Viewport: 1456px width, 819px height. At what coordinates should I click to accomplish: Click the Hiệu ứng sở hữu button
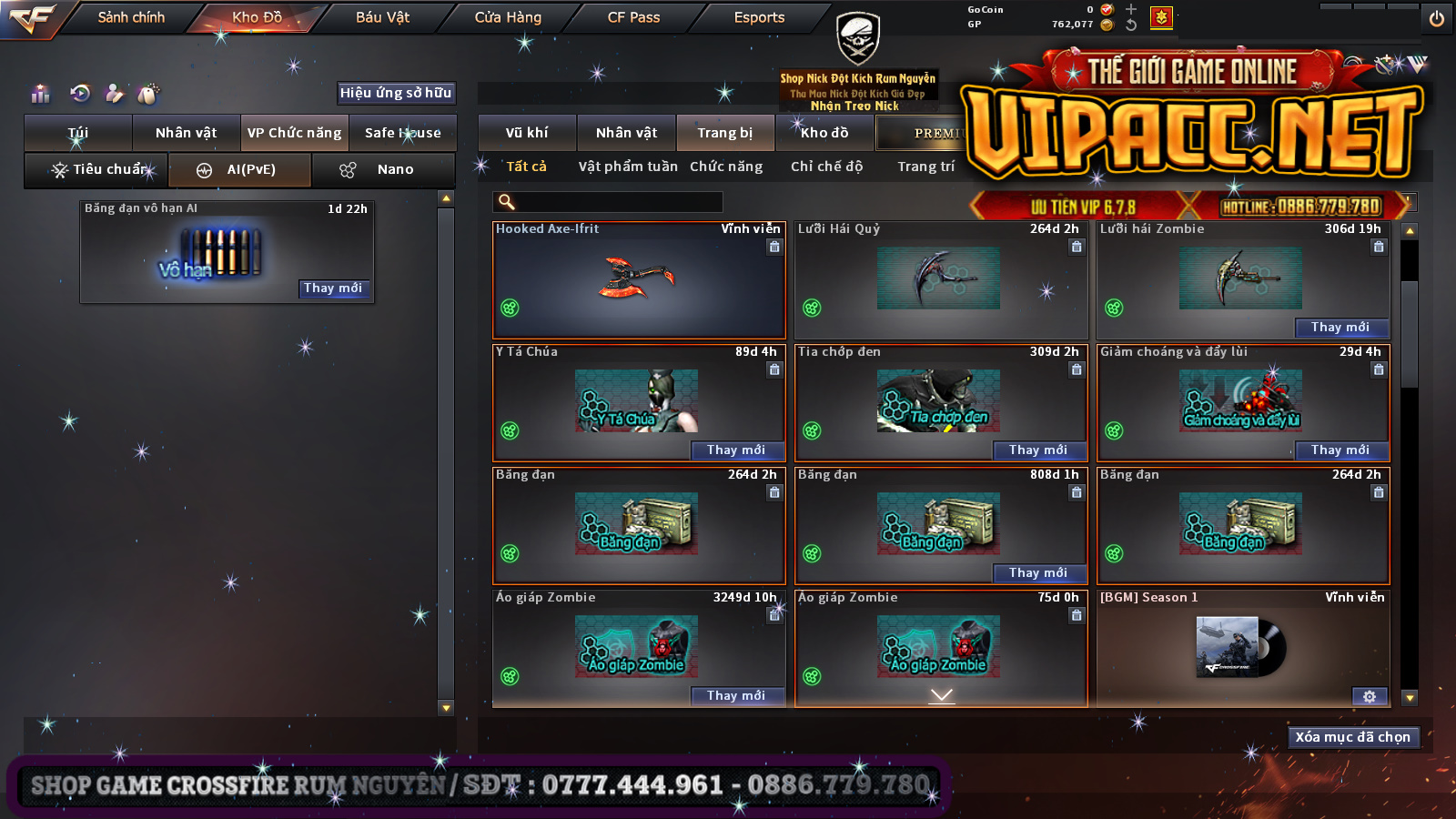(396, 93)
